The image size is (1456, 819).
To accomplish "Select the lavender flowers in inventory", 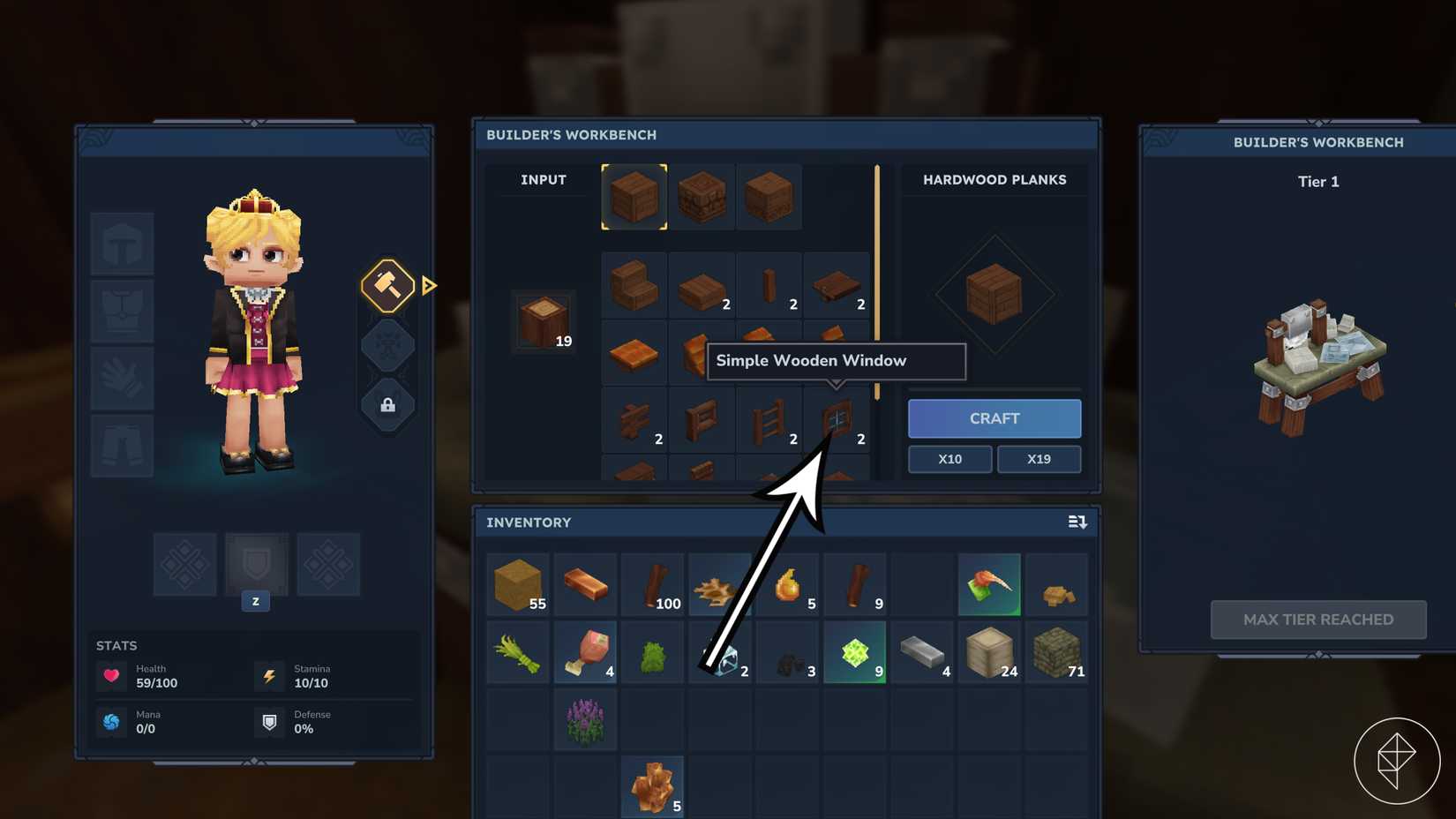I will 585,719.
